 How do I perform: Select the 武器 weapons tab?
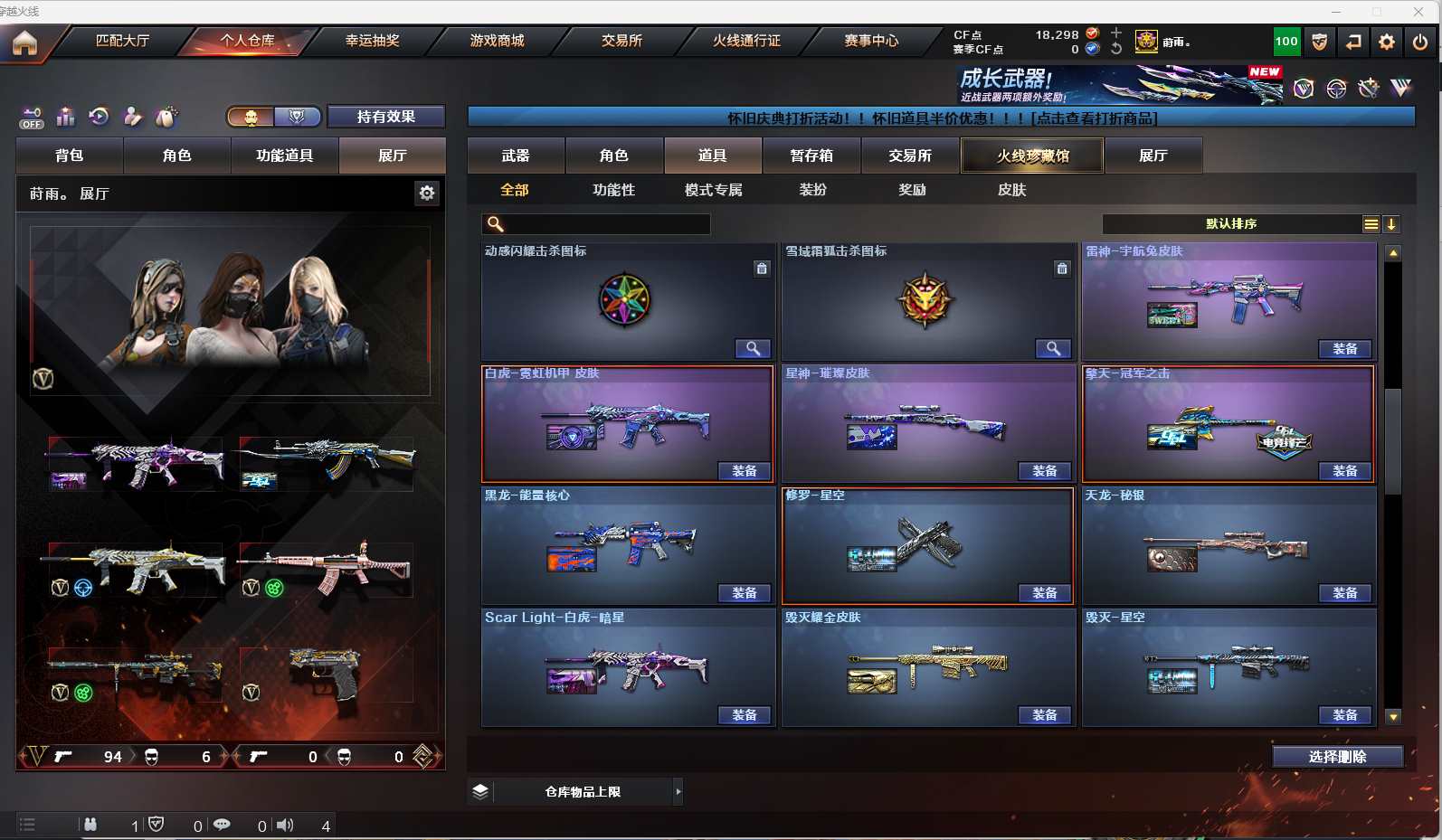coord(516,156)
